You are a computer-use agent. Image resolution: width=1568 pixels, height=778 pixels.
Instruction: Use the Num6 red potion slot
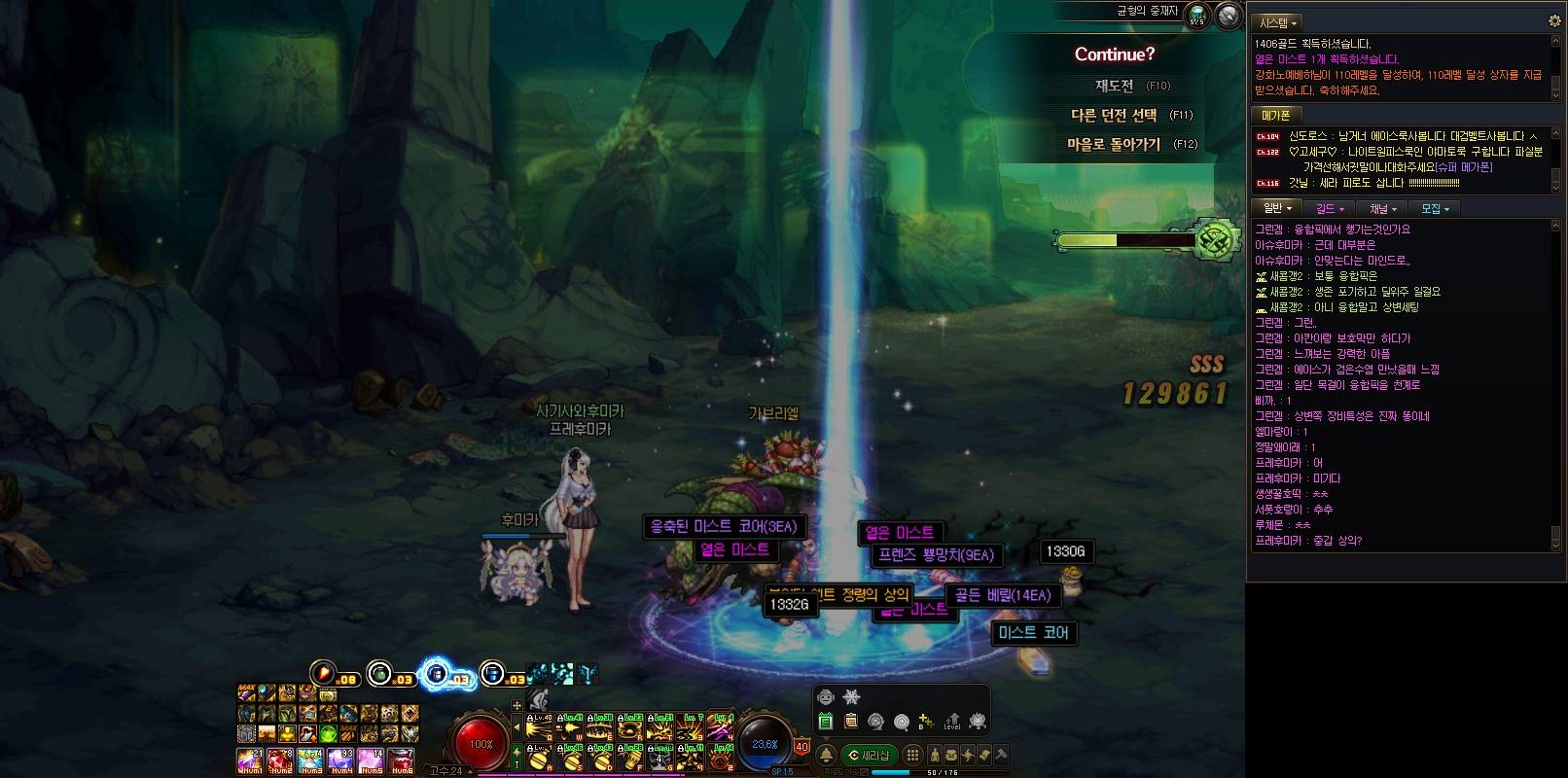click(x=402, y=760)
